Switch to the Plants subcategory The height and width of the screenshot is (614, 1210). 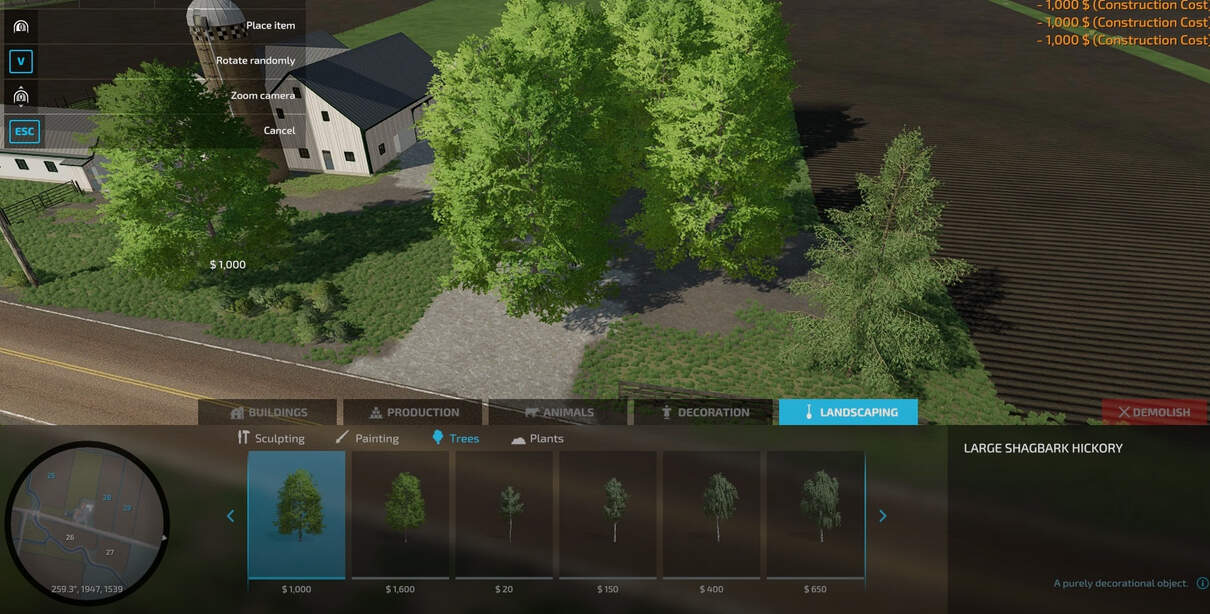coord(537,438)
